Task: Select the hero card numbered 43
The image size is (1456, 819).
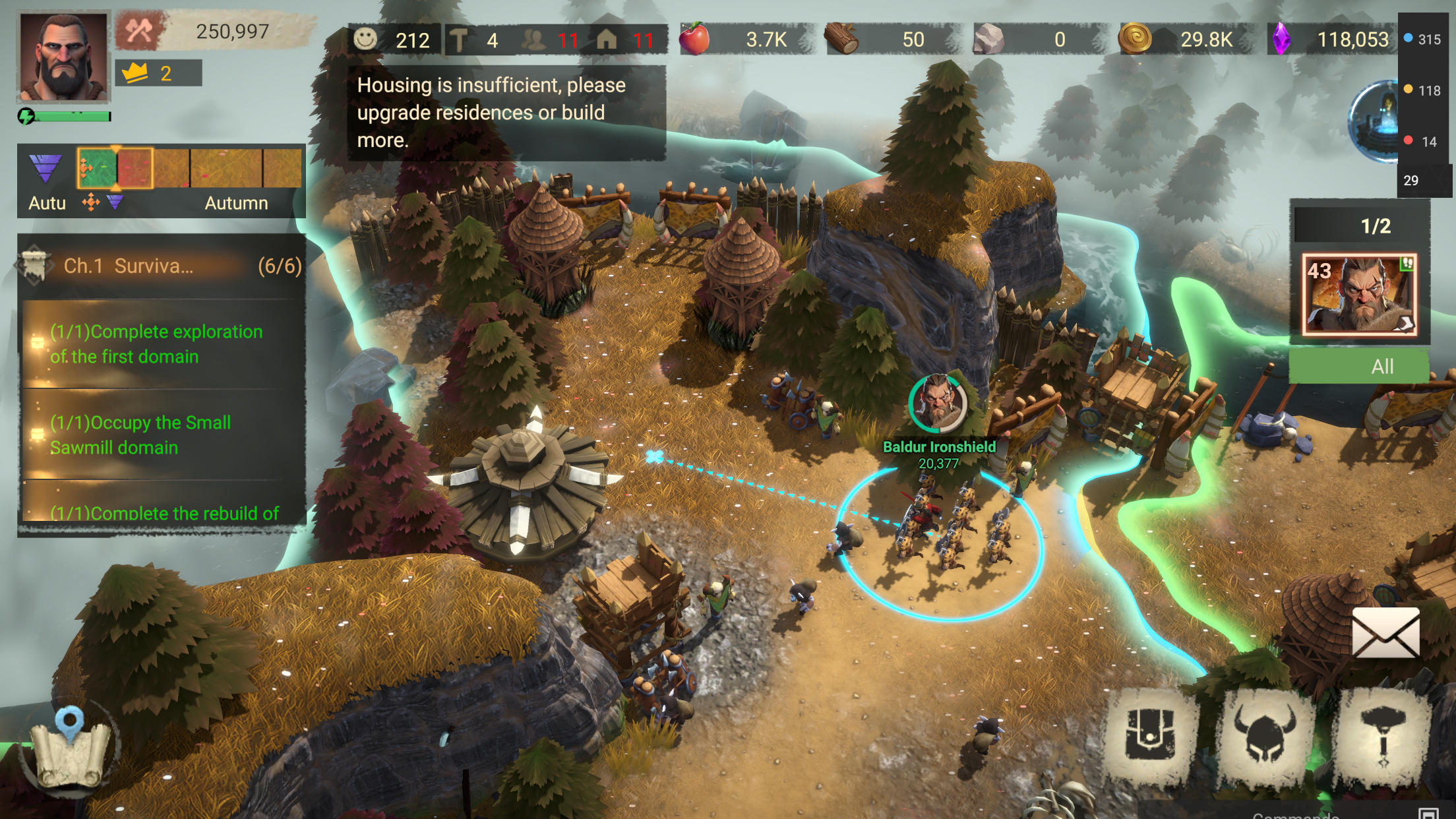Action: click(1360, 295)
